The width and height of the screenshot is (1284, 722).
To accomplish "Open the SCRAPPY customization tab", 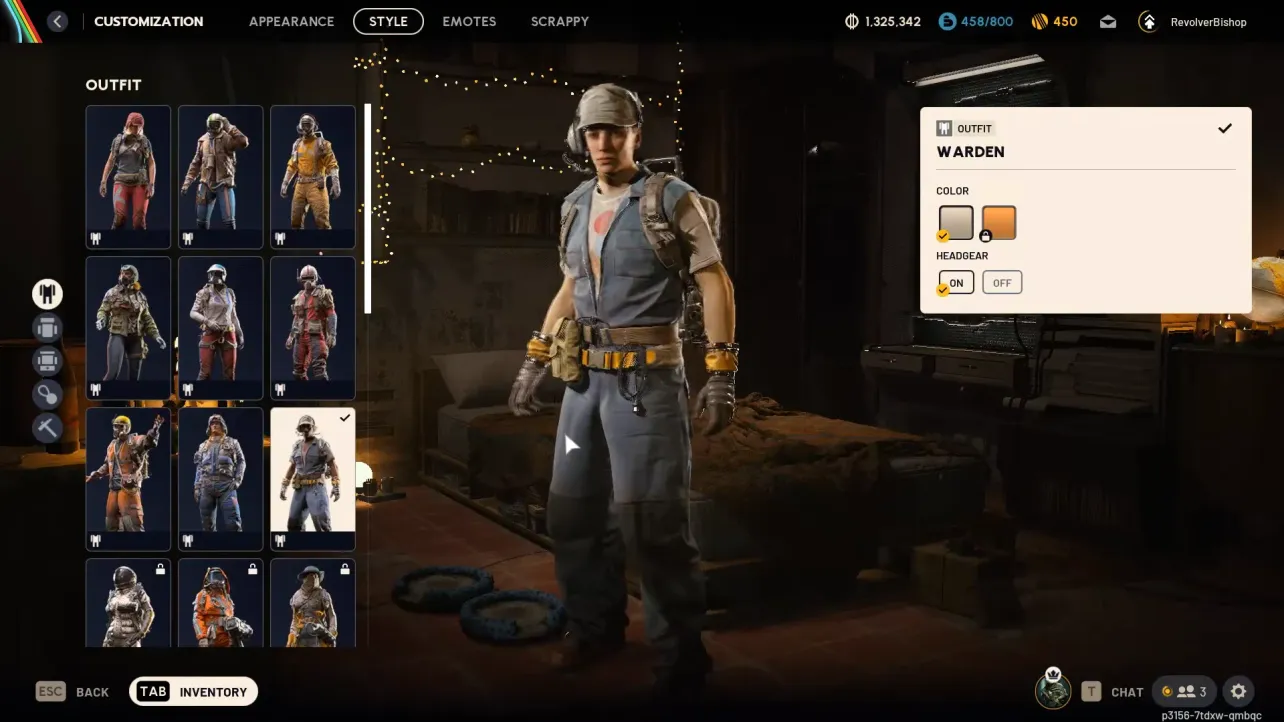I will (x=560, y=21).
